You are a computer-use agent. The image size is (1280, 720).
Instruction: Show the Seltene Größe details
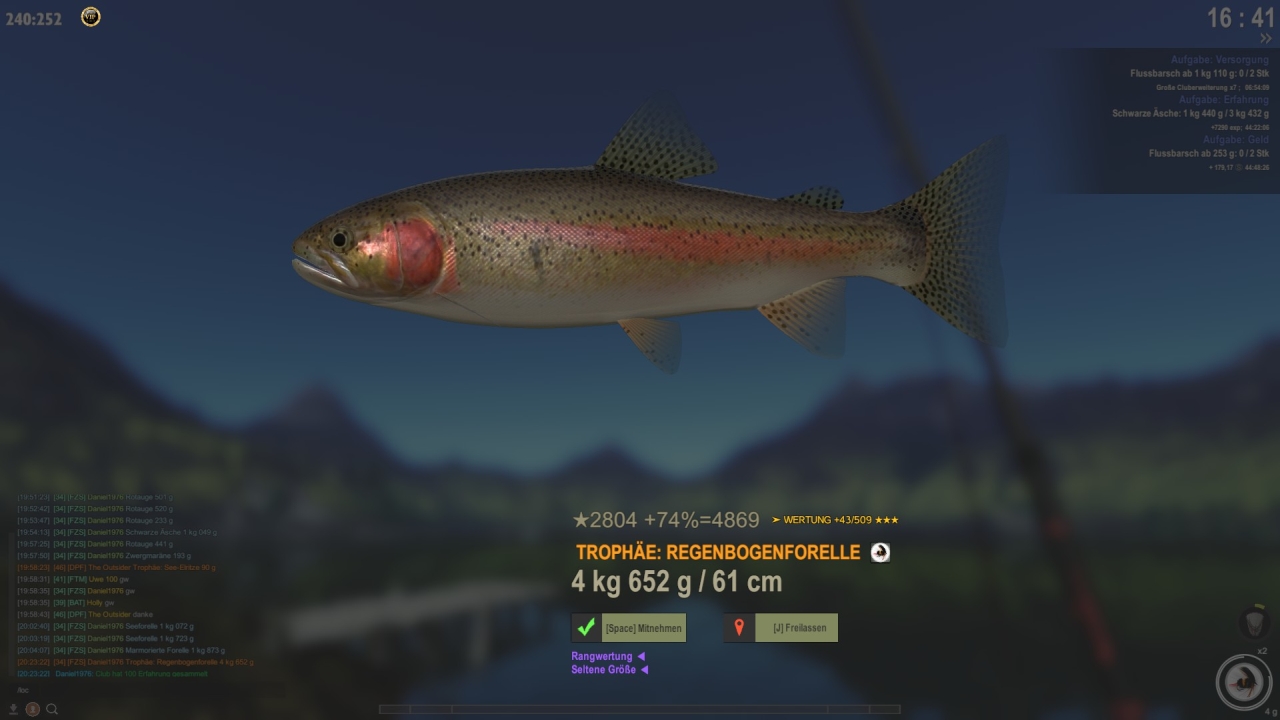[604, 669]
